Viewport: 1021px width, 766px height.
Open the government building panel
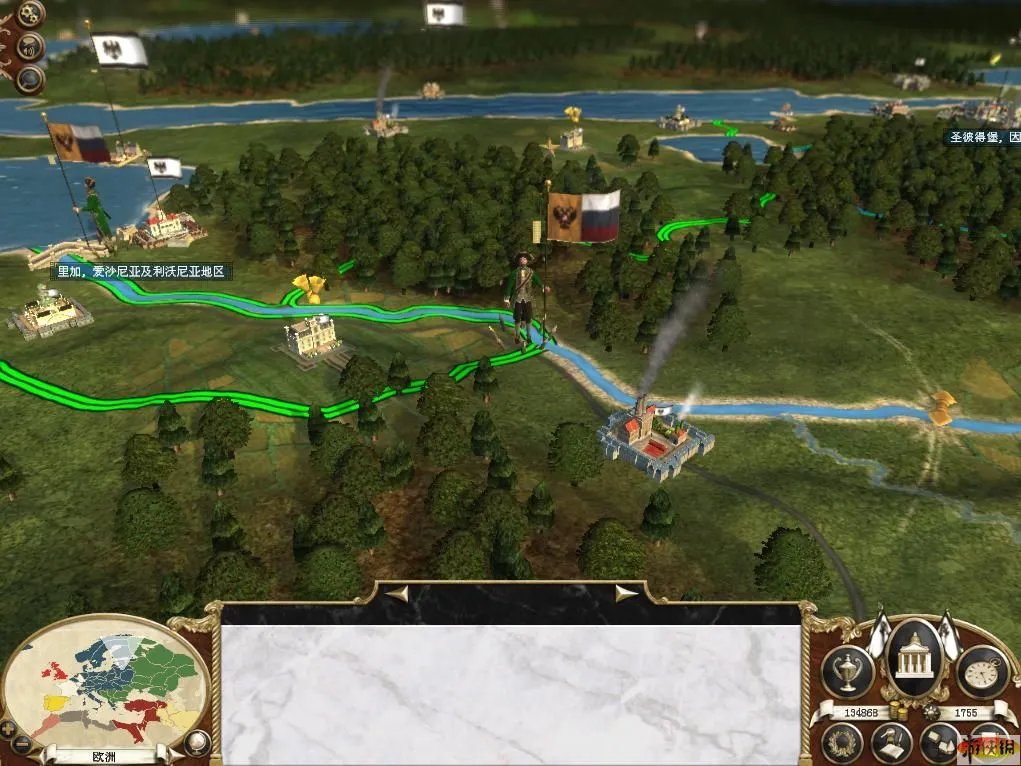pos(914,657)
